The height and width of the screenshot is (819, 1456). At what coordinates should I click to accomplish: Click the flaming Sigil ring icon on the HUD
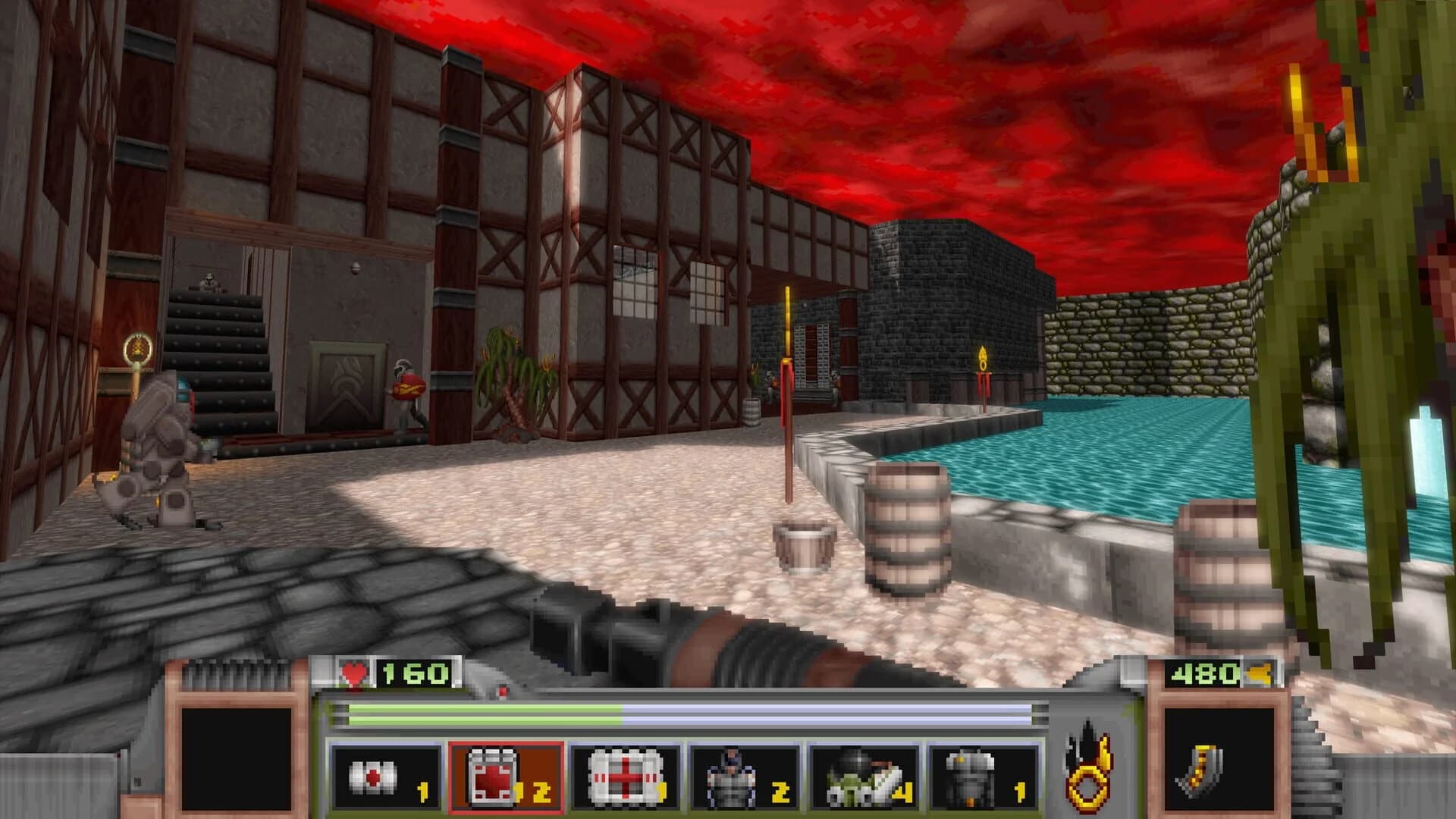1087,773
